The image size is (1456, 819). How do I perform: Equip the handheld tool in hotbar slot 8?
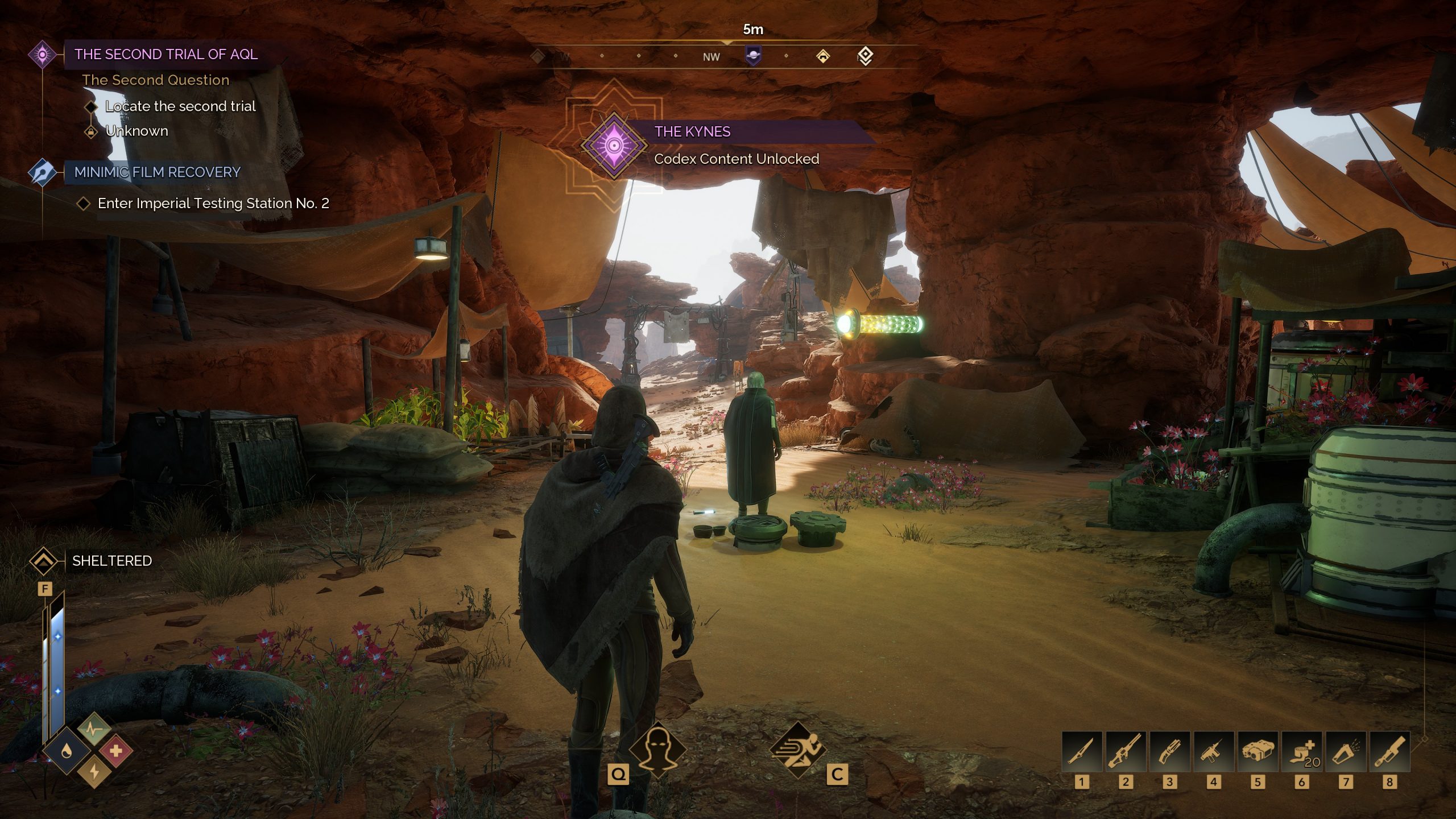coord(1389,752)
